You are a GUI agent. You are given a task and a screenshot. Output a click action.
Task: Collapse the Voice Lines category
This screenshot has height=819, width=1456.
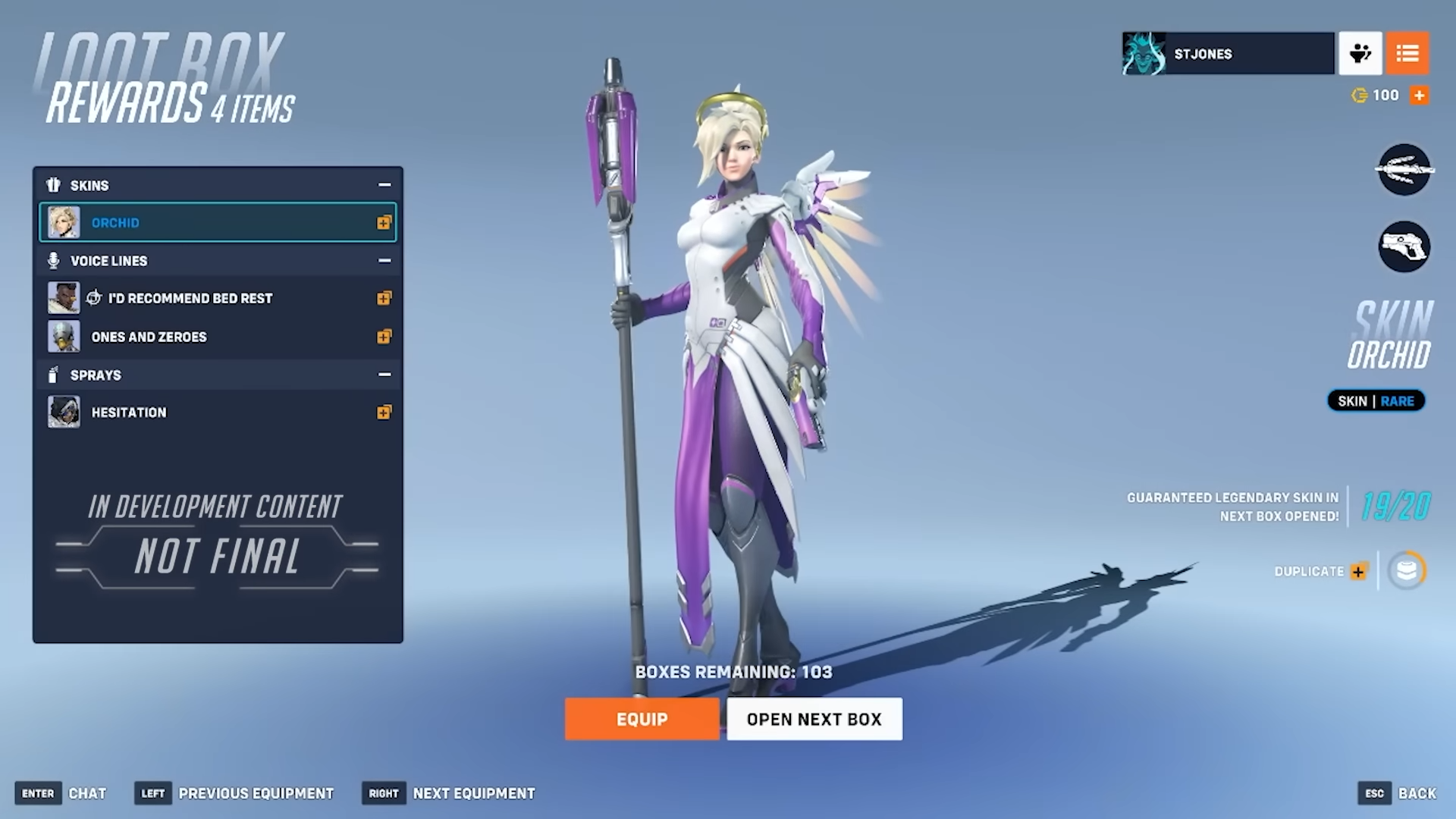click(384, 261)
